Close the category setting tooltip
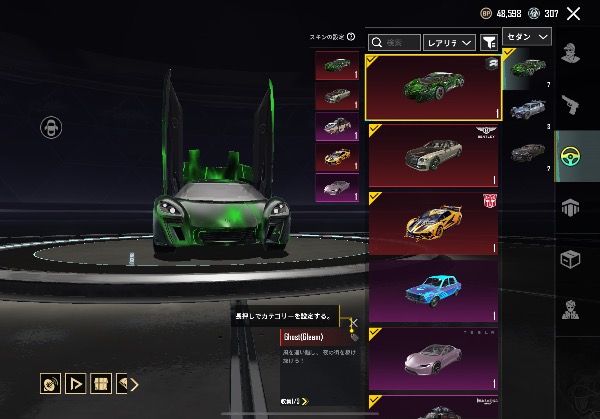Image resolution: width=600 pixels, height=419 pixels. (x=353, y=323)
